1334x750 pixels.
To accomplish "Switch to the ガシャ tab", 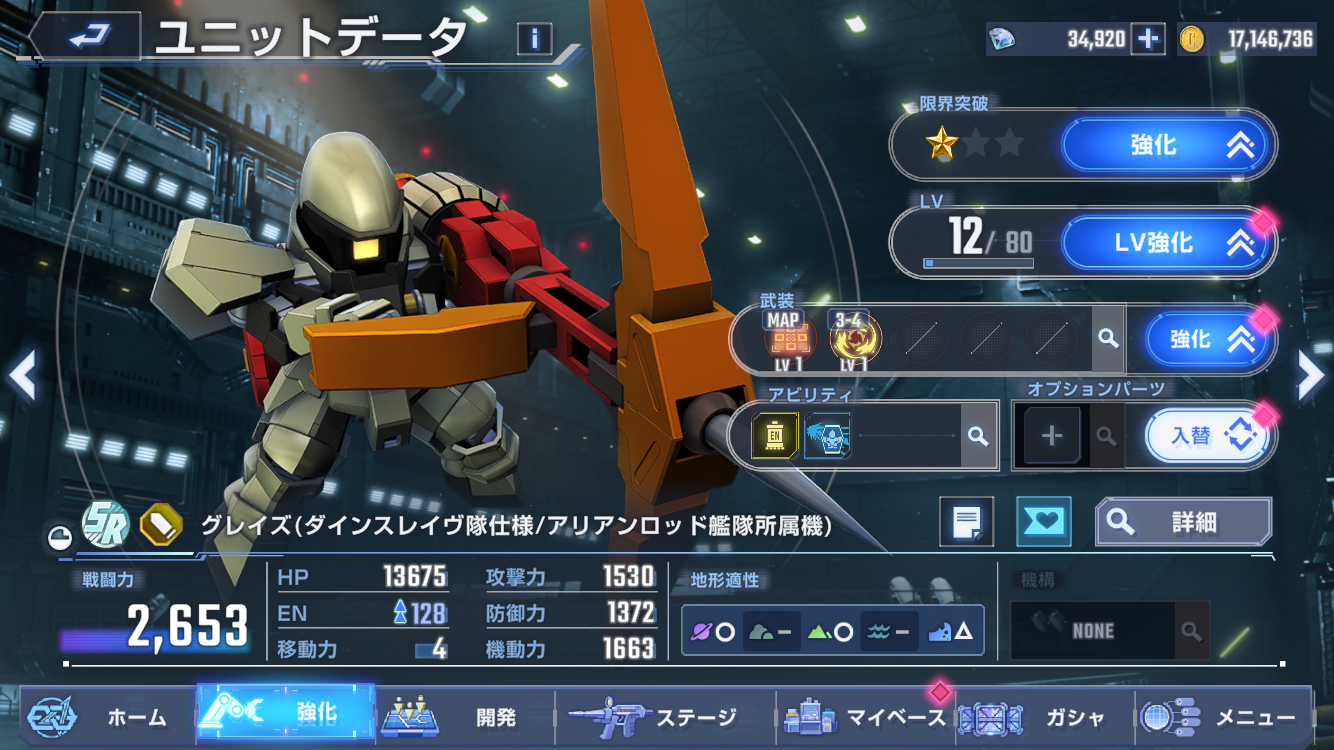I will [x=1040, y=717].
